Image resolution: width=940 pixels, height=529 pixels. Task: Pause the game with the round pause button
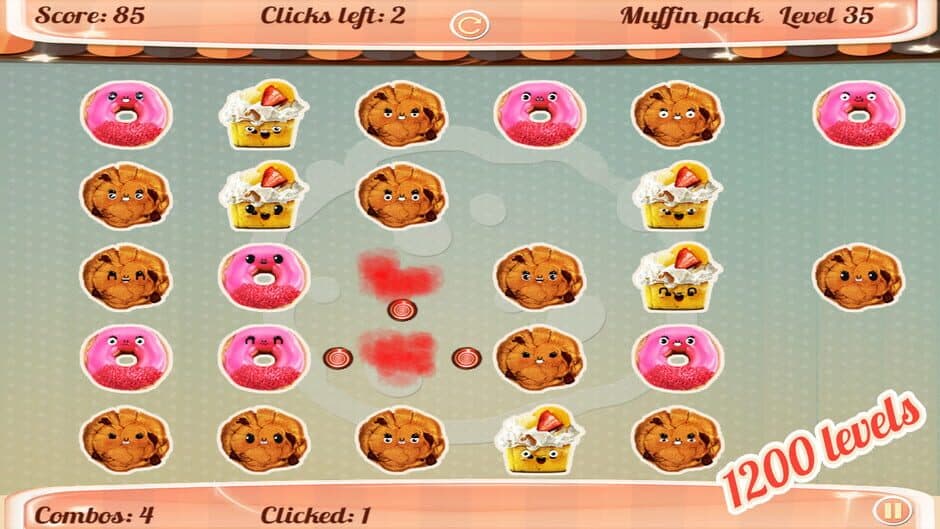[893, 512]
